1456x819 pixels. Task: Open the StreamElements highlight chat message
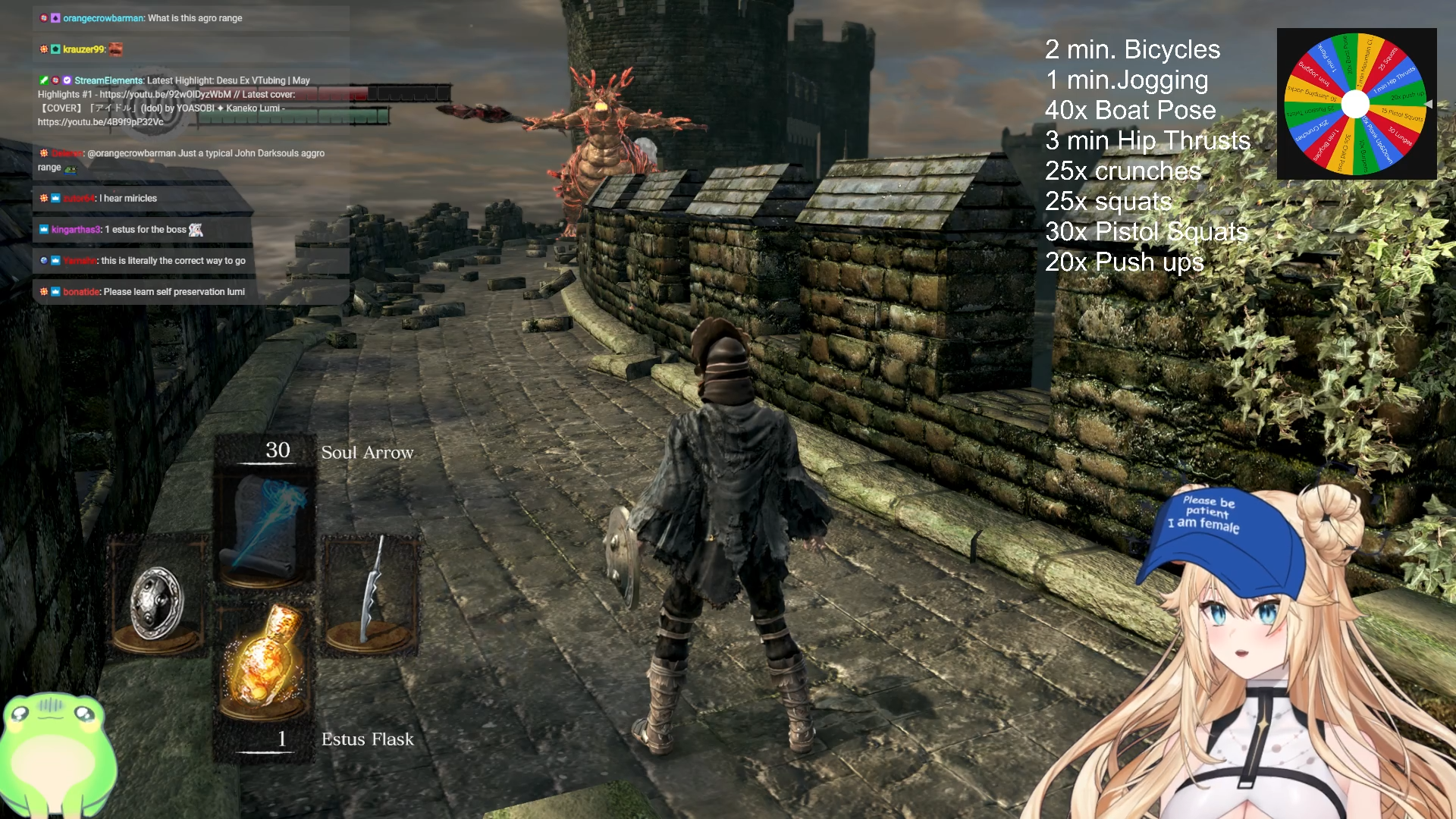pos(174,101)
